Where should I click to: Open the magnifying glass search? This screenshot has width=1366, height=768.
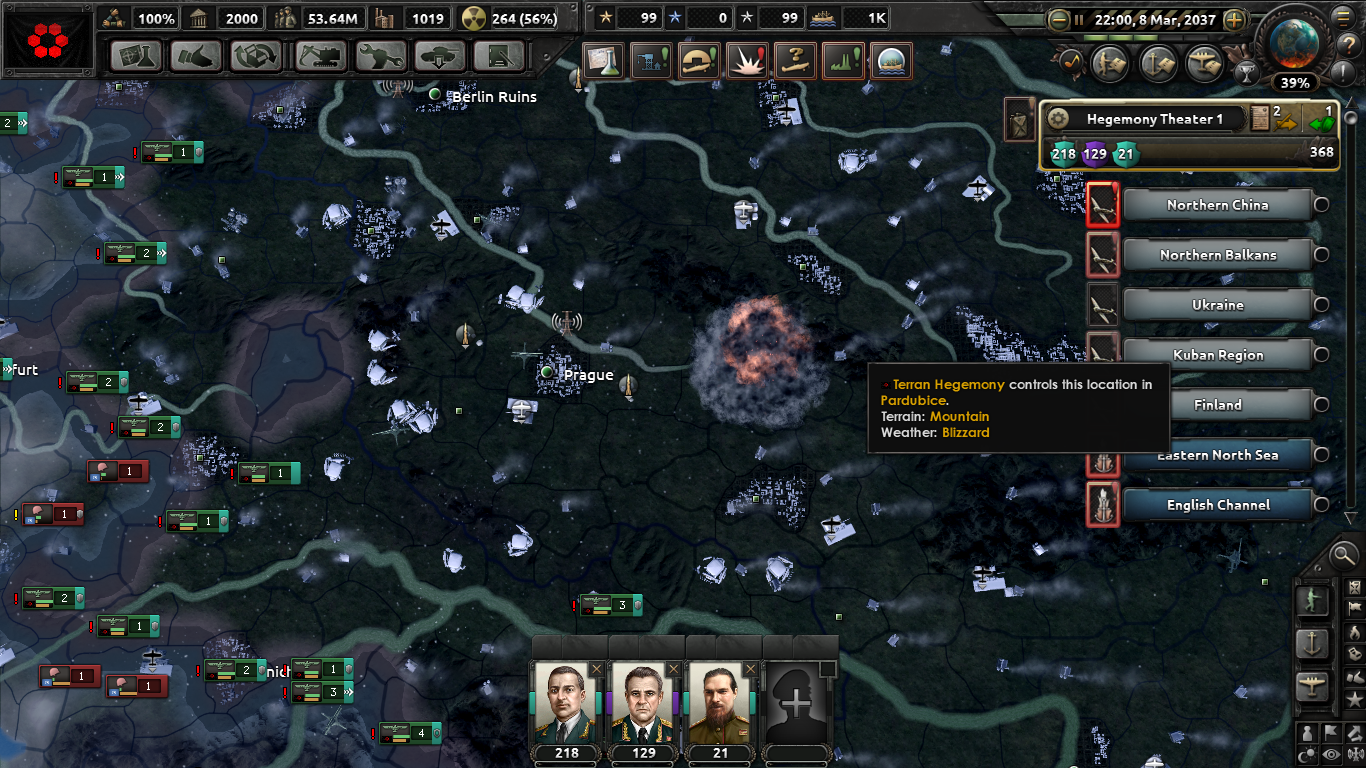(x=1344, y=553)
